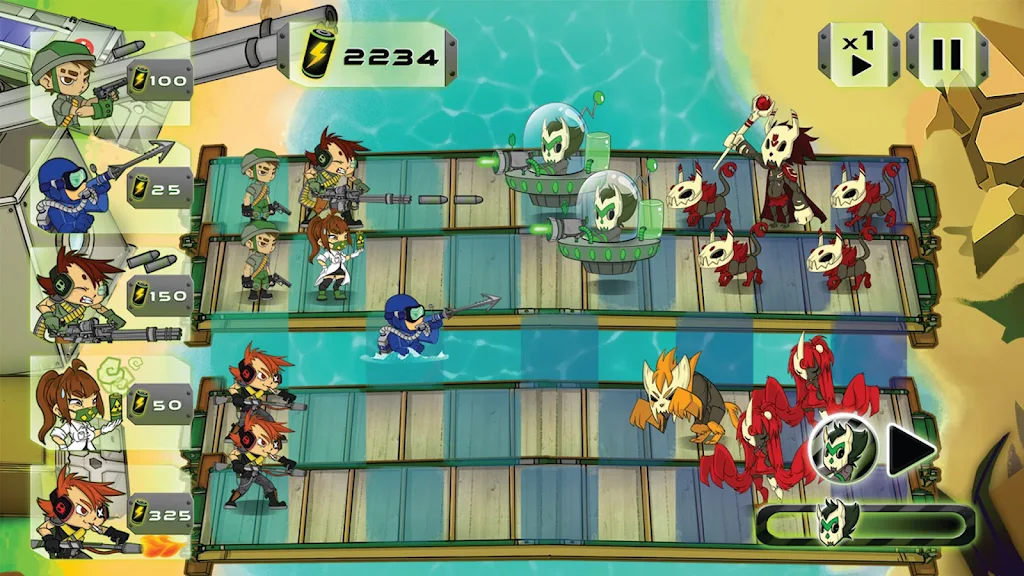Viewport: 1024px width, 576px height.
Task: Pick the 150-cost minigun gunner unit card
Action: pyautogui.click(x=108, y=294)
